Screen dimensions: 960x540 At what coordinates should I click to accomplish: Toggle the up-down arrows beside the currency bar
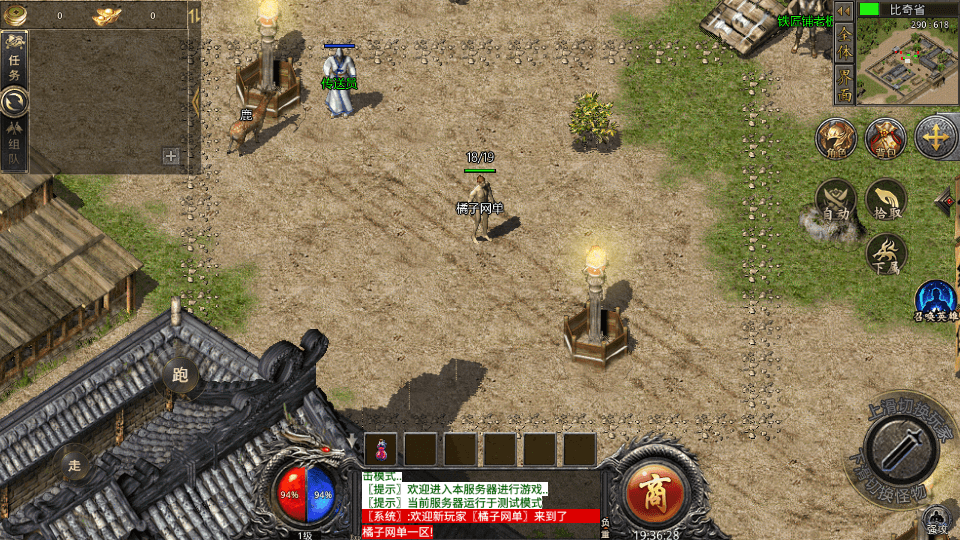coord(193,15)
